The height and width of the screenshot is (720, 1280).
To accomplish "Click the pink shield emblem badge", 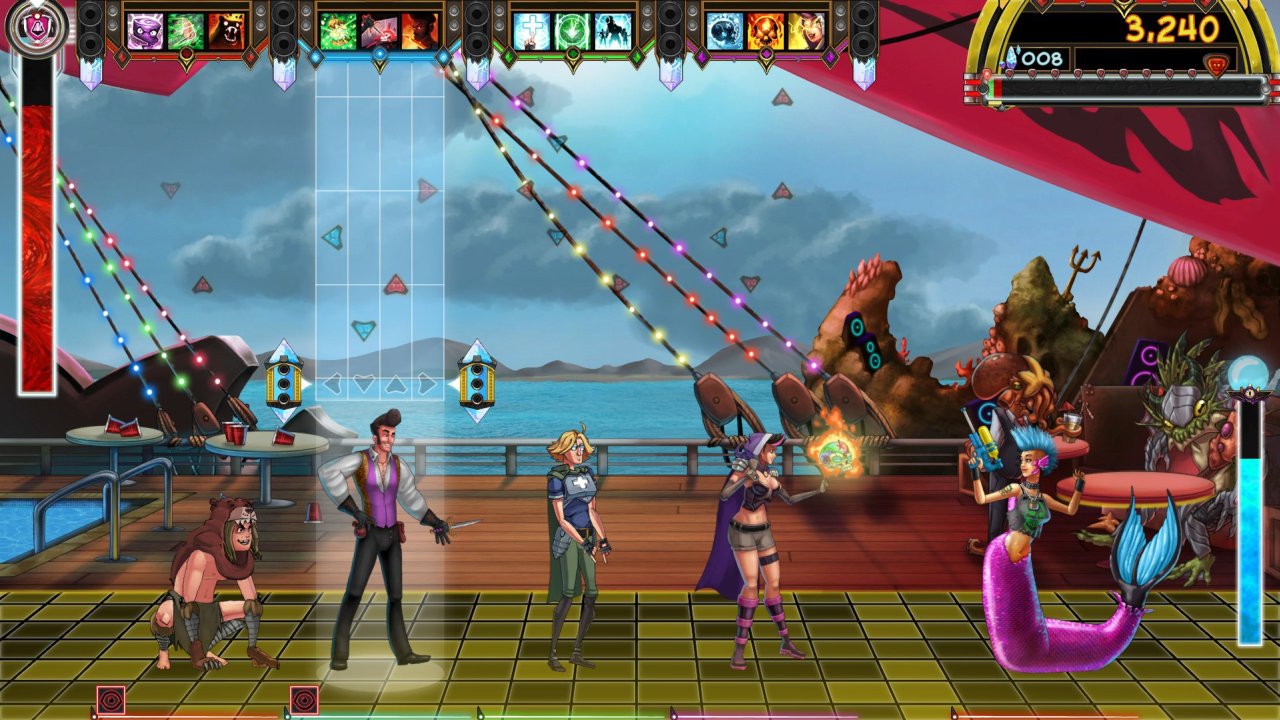I will point(37,28).
